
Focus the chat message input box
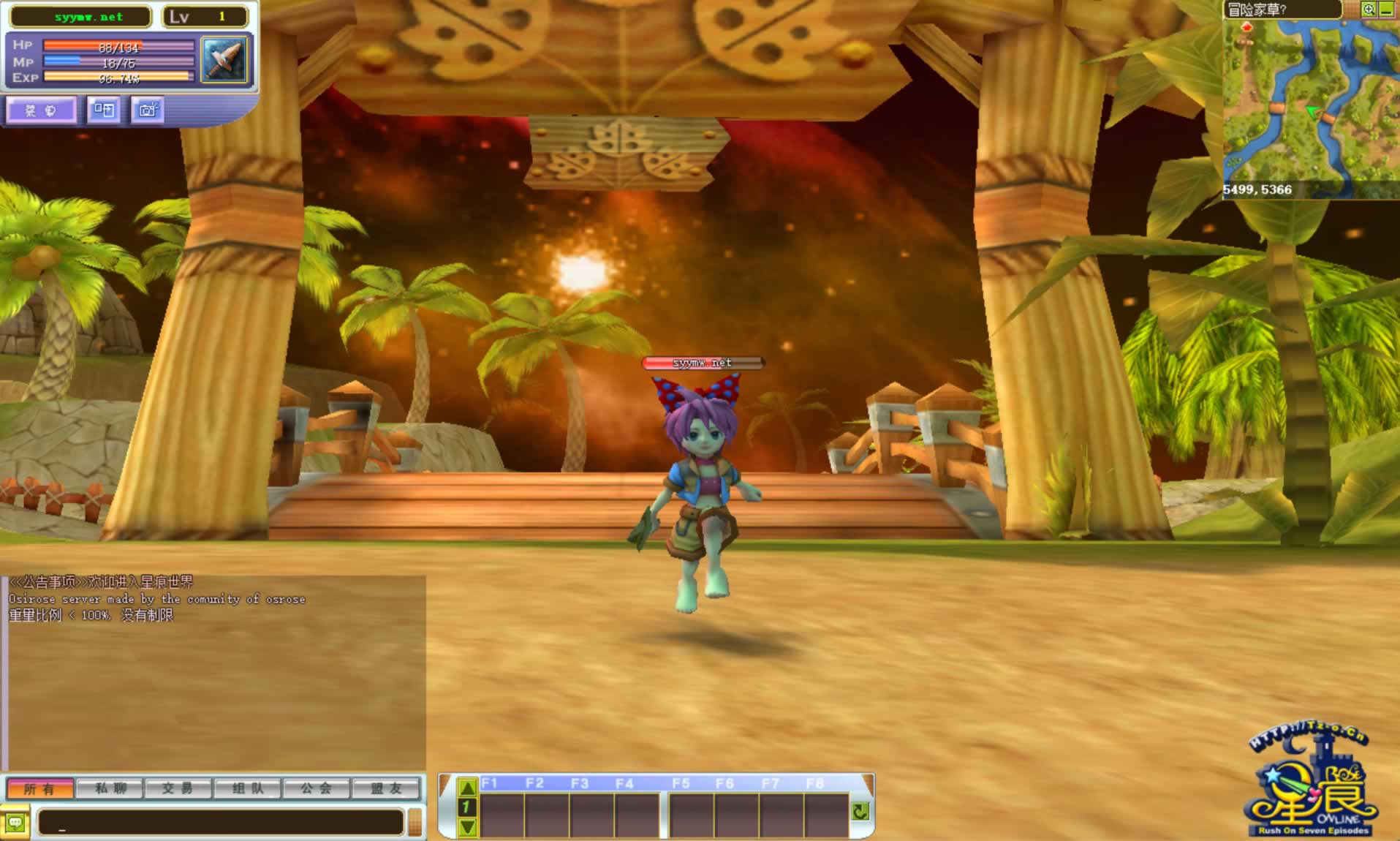pyautogui.click(x=221, y=823)
